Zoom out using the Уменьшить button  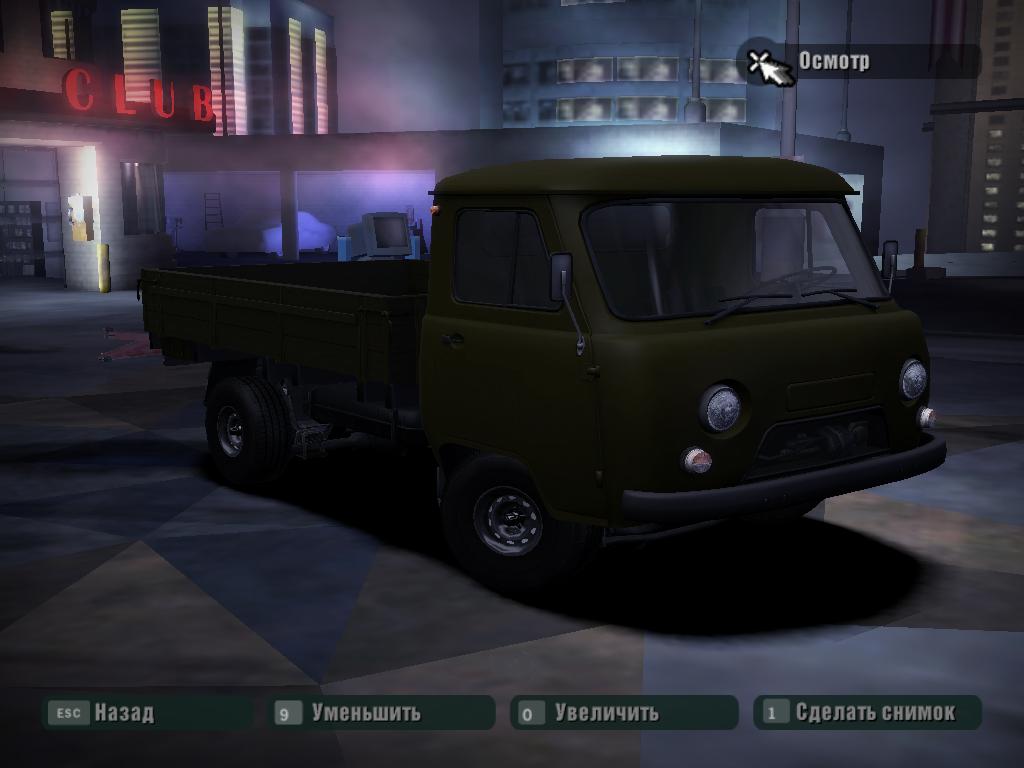[x=365, y=713]
